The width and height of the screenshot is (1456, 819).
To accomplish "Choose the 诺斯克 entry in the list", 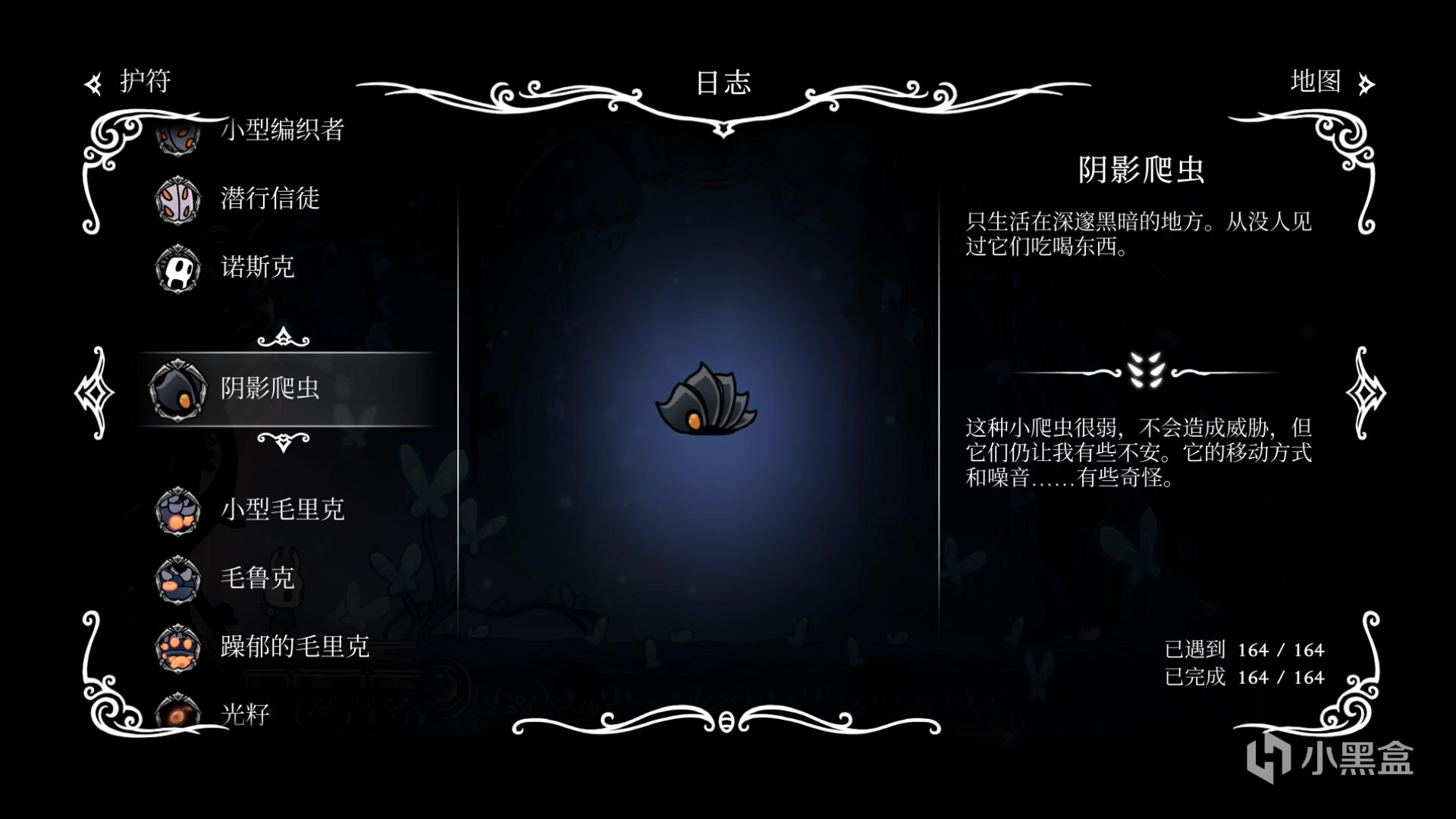I will [x=257, y=267].
